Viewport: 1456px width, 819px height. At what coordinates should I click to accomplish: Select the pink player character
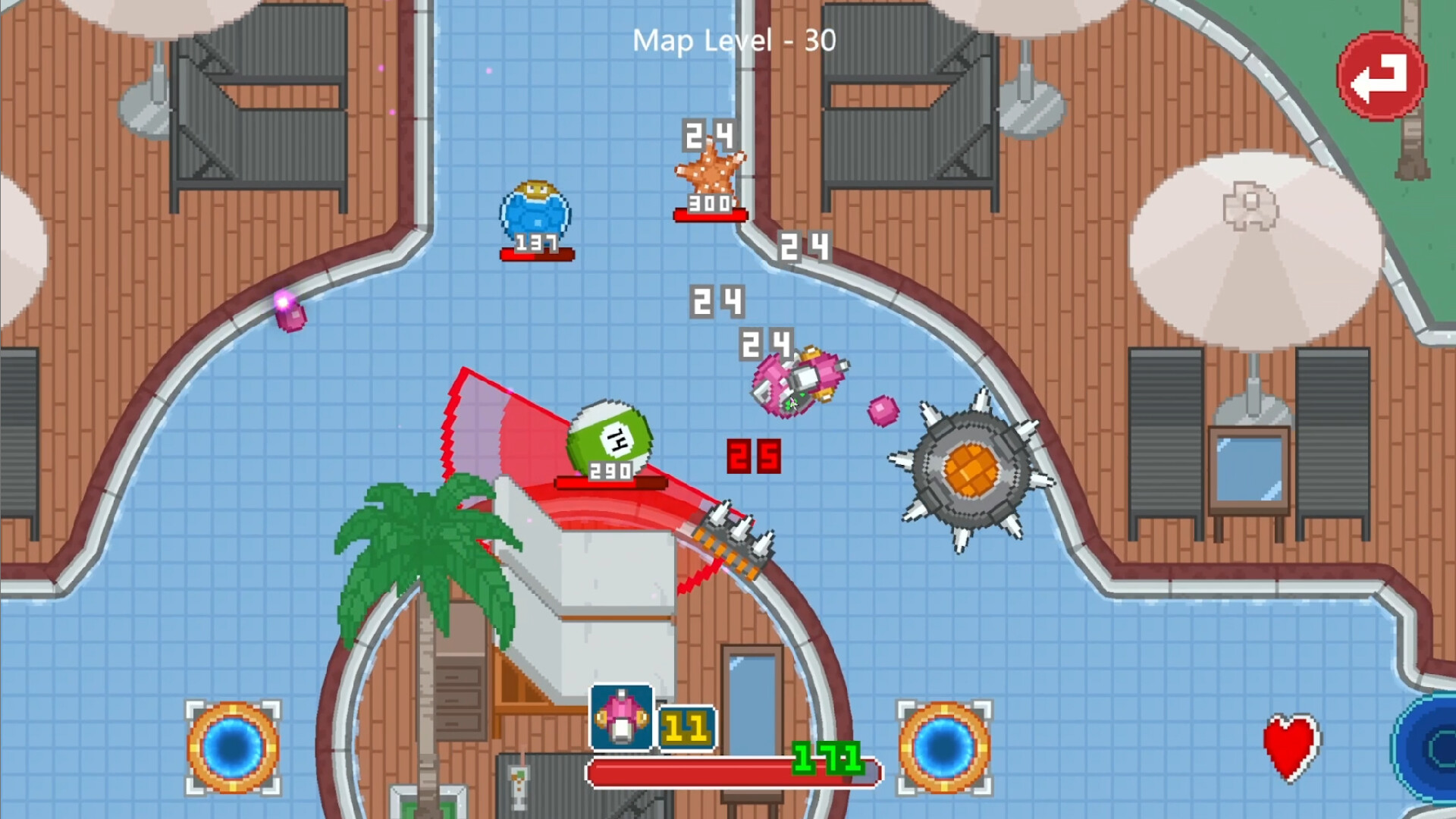(x=800, y=383)
